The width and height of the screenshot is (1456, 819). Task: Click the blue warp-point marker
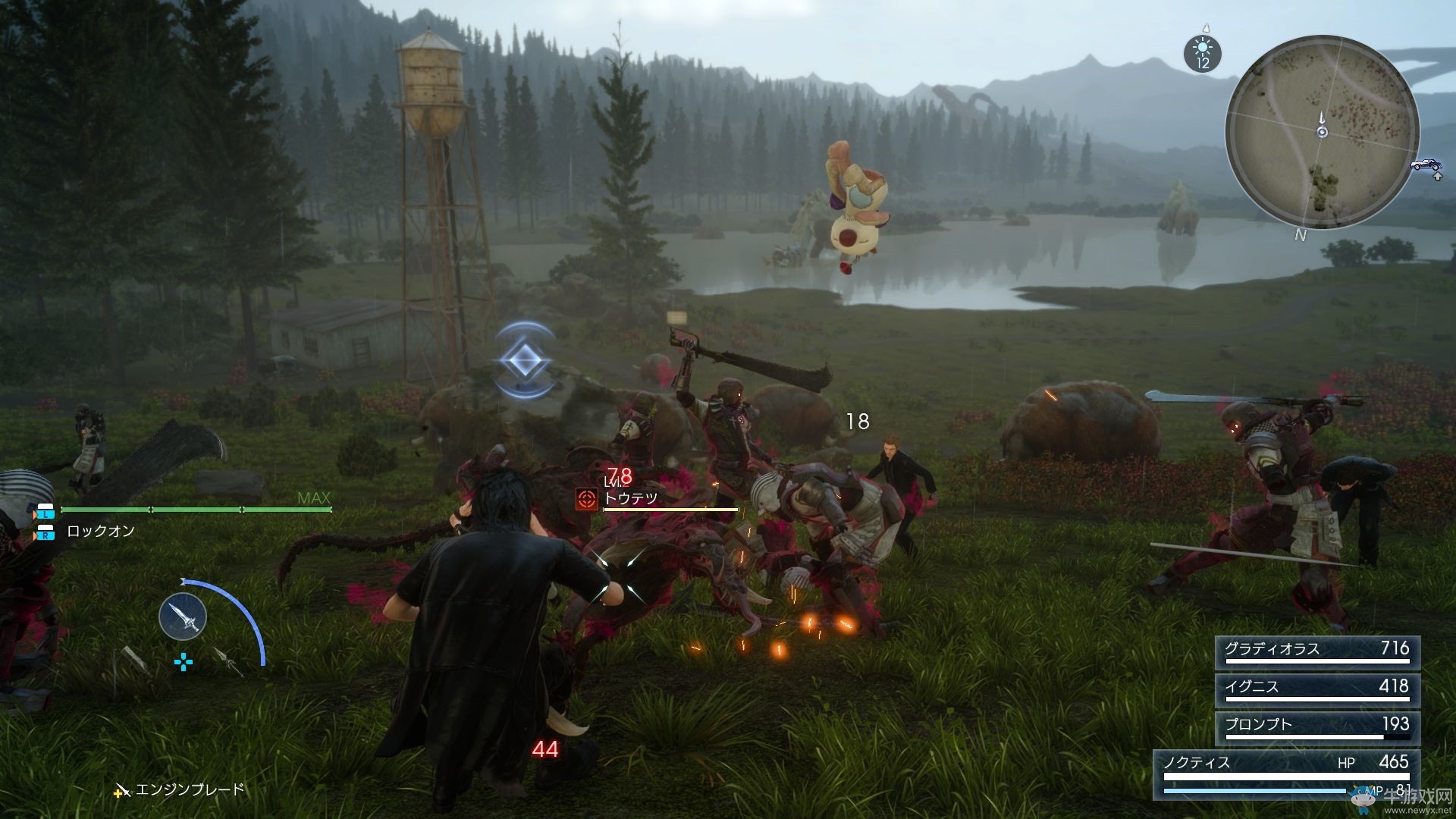click(x=524, y=360)
